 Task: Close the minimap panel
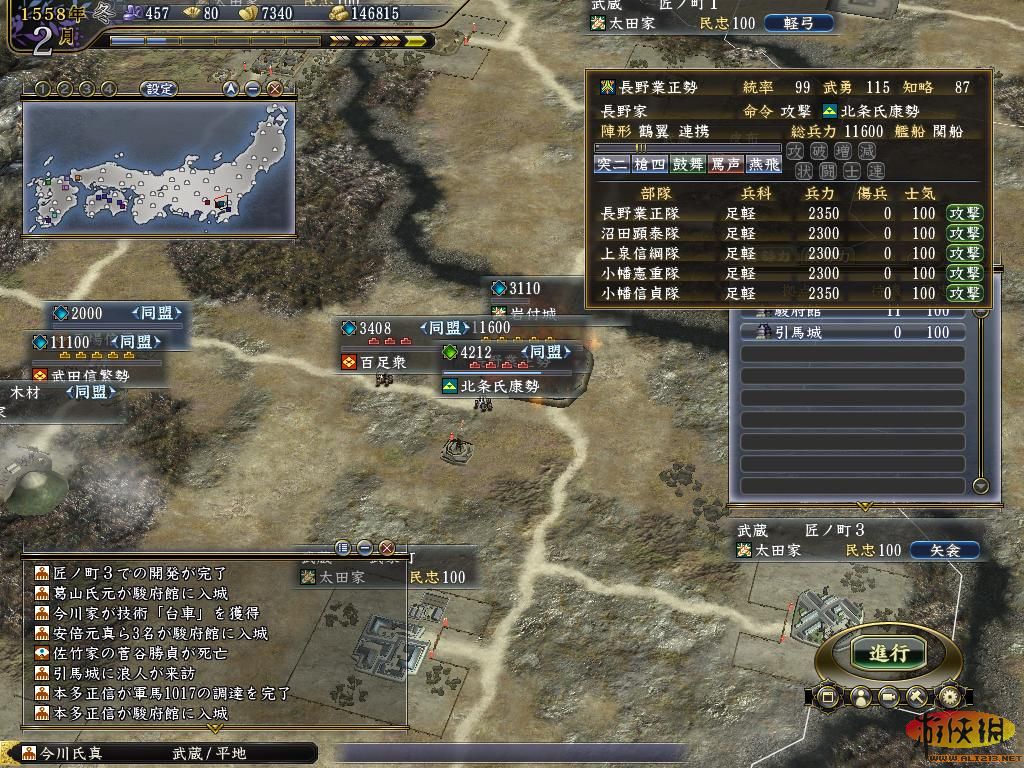tap(275, 88)
